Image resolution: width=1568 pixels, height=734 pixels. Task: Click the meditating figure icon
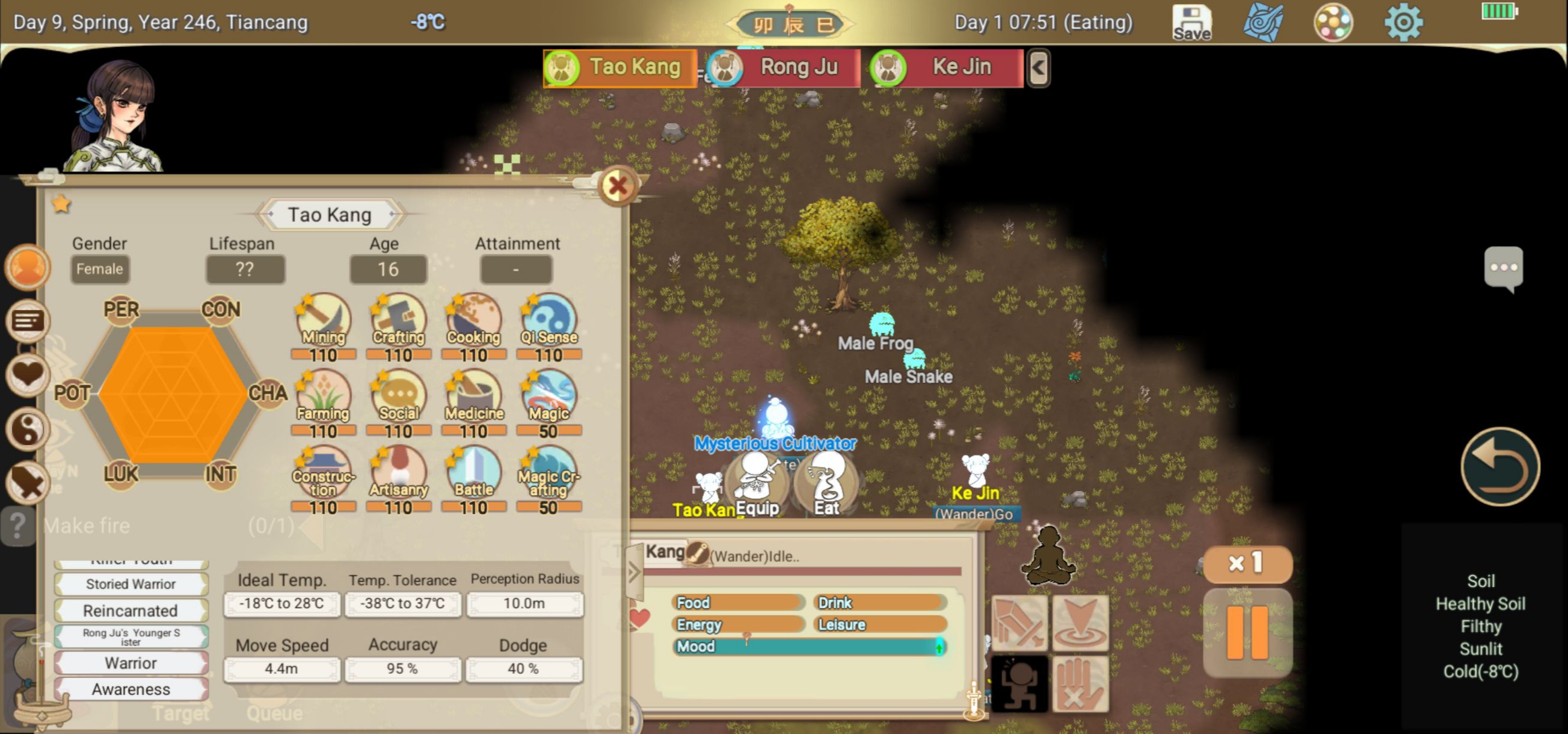(1048, 556)
